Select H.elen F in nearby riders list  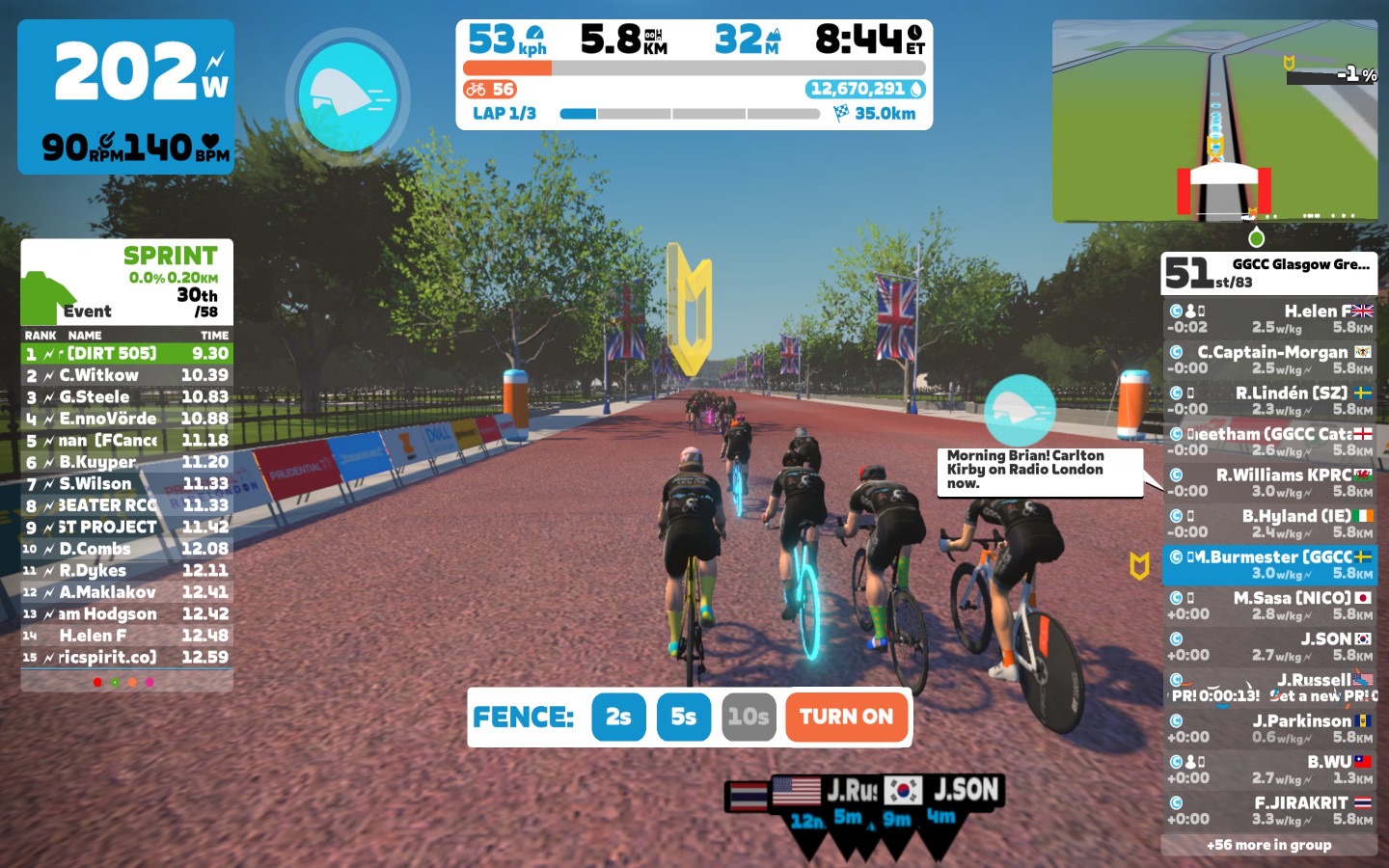pos(1269,318)
